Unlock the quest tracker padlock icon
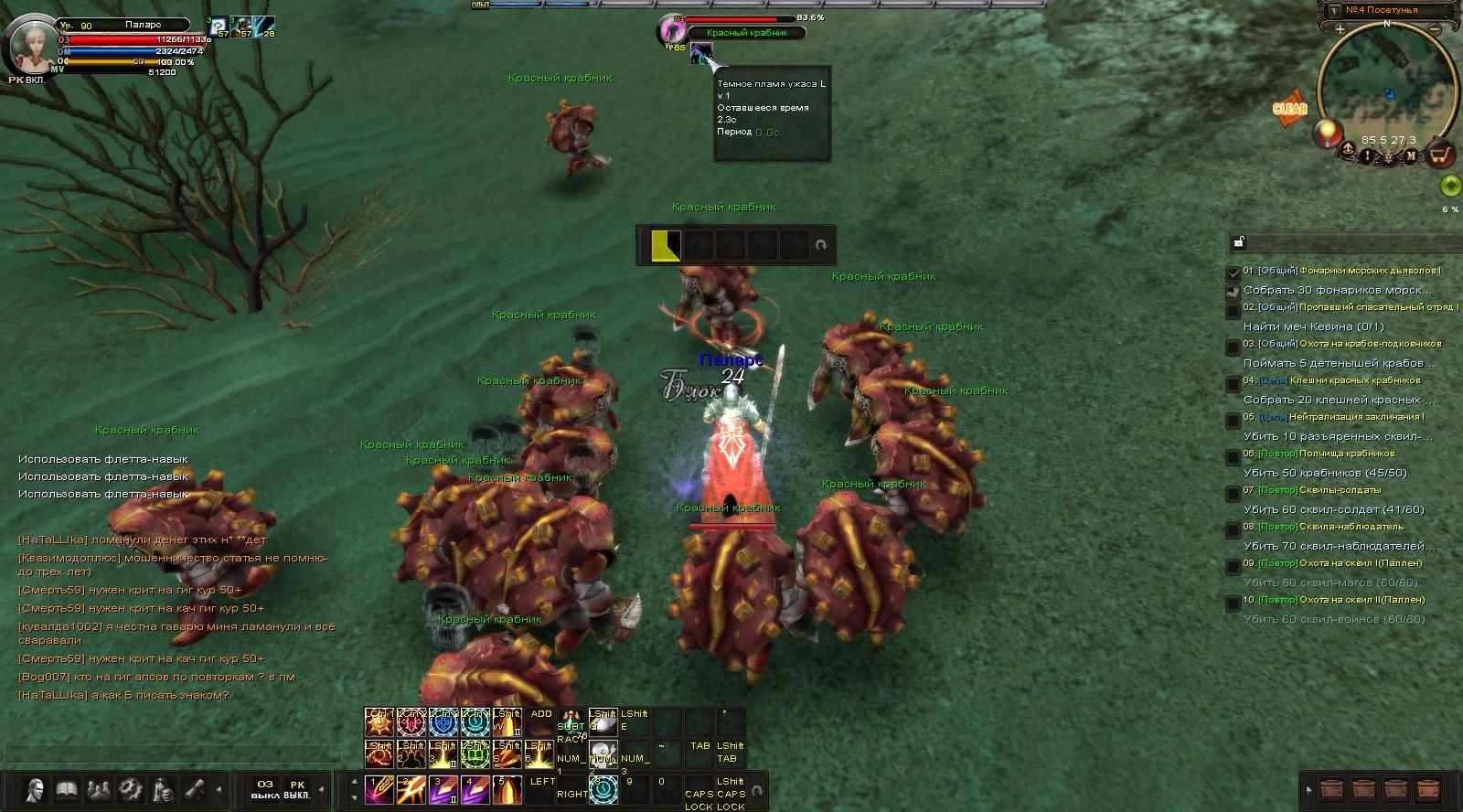Screen dimensions: 1463x812 coord(1238,242)
